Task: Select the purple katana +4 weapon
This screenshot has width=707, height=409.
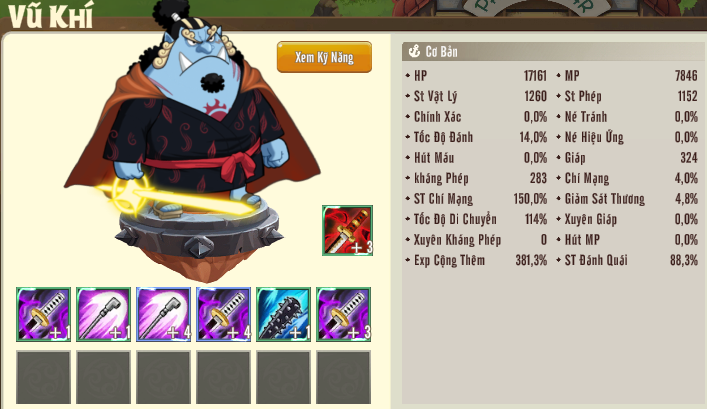Action: [x=223, y=314]
